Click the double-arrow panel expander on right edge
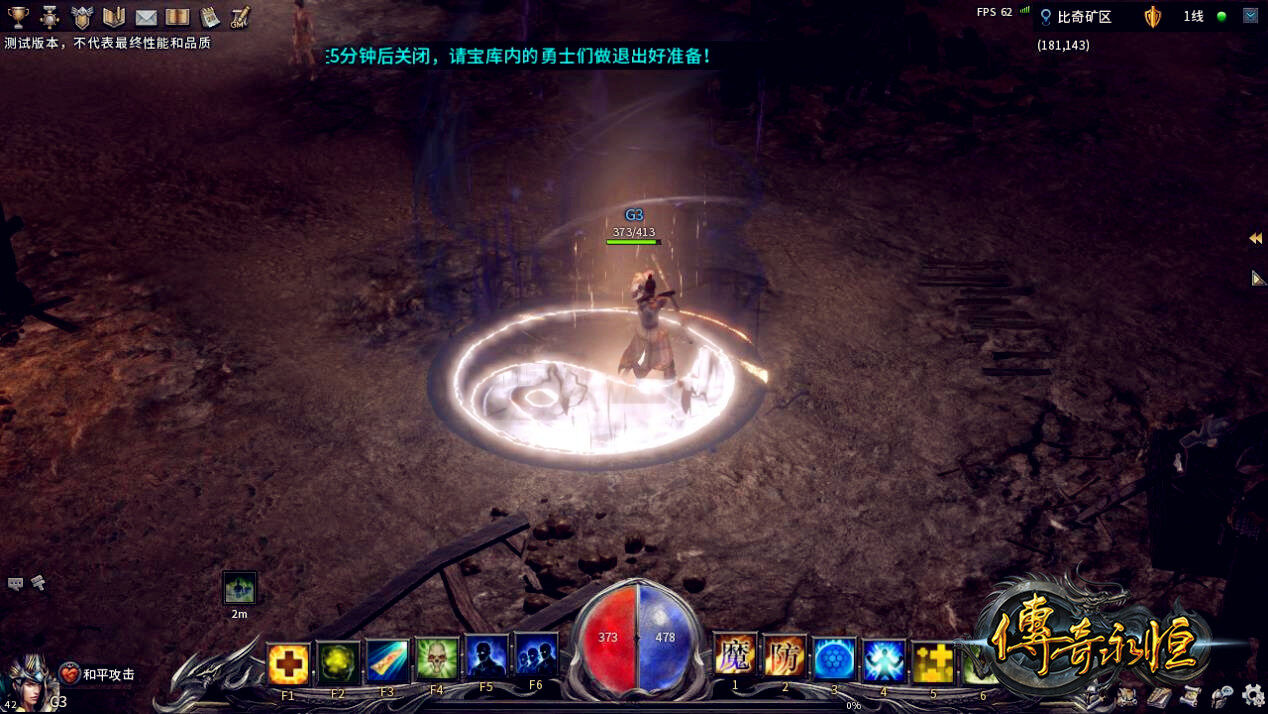Image resolution: width=1268 pixels, height=714 pixels. tap(1255, 238)
